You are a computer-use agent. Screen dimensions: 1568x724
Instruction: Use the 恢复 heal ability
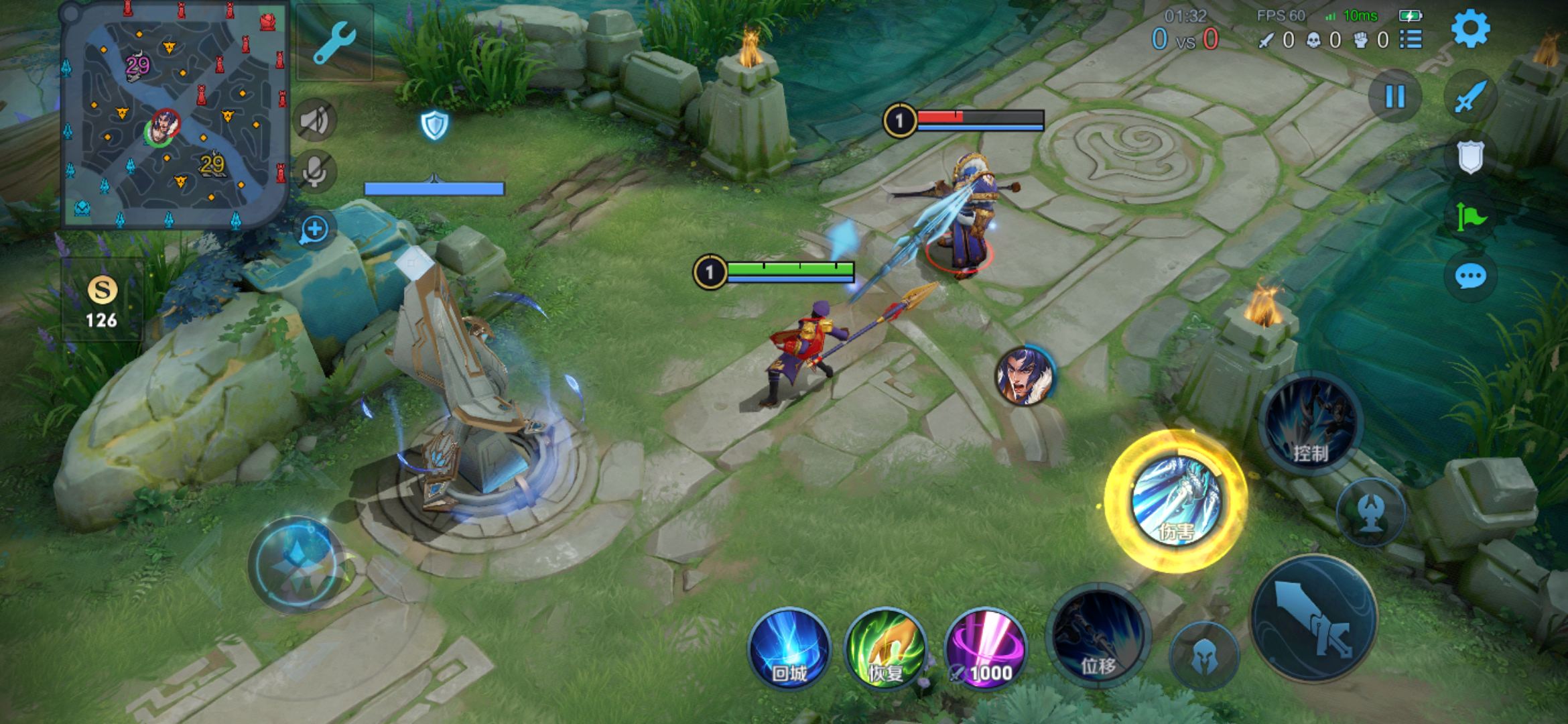coord(886,649)
